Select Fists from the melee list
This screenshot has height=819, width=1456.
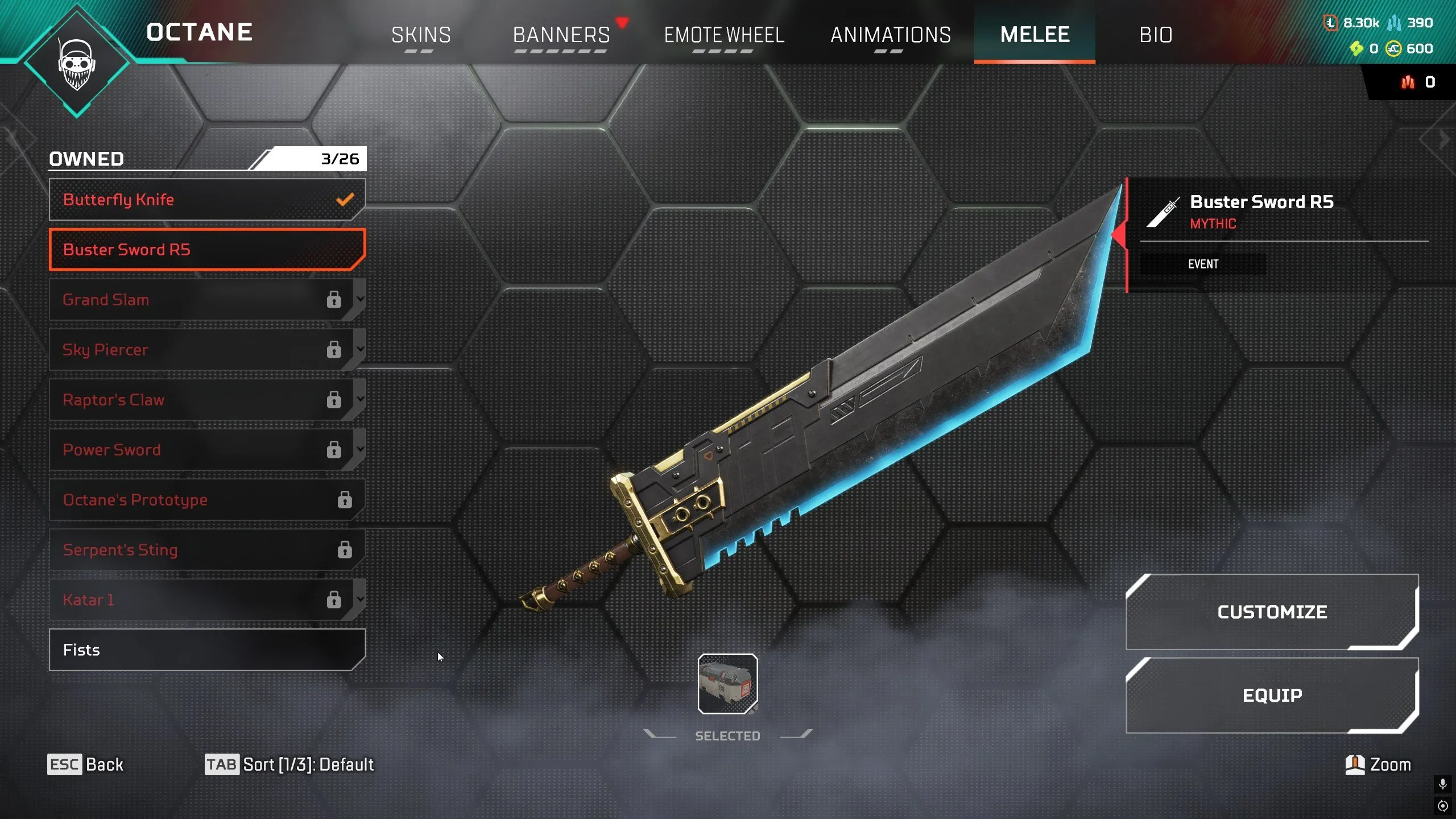click(x=208, y=650)
